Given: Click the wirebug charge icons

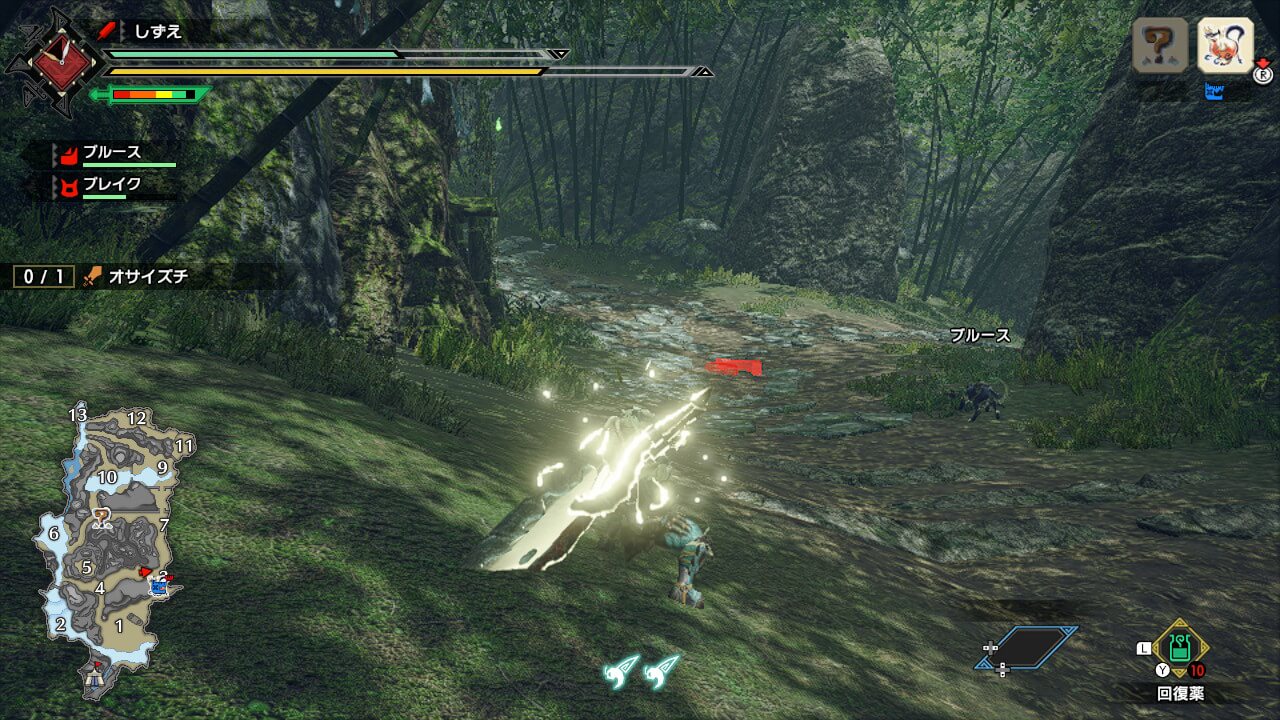Looking at the screenshot, I should pos(641,670).
